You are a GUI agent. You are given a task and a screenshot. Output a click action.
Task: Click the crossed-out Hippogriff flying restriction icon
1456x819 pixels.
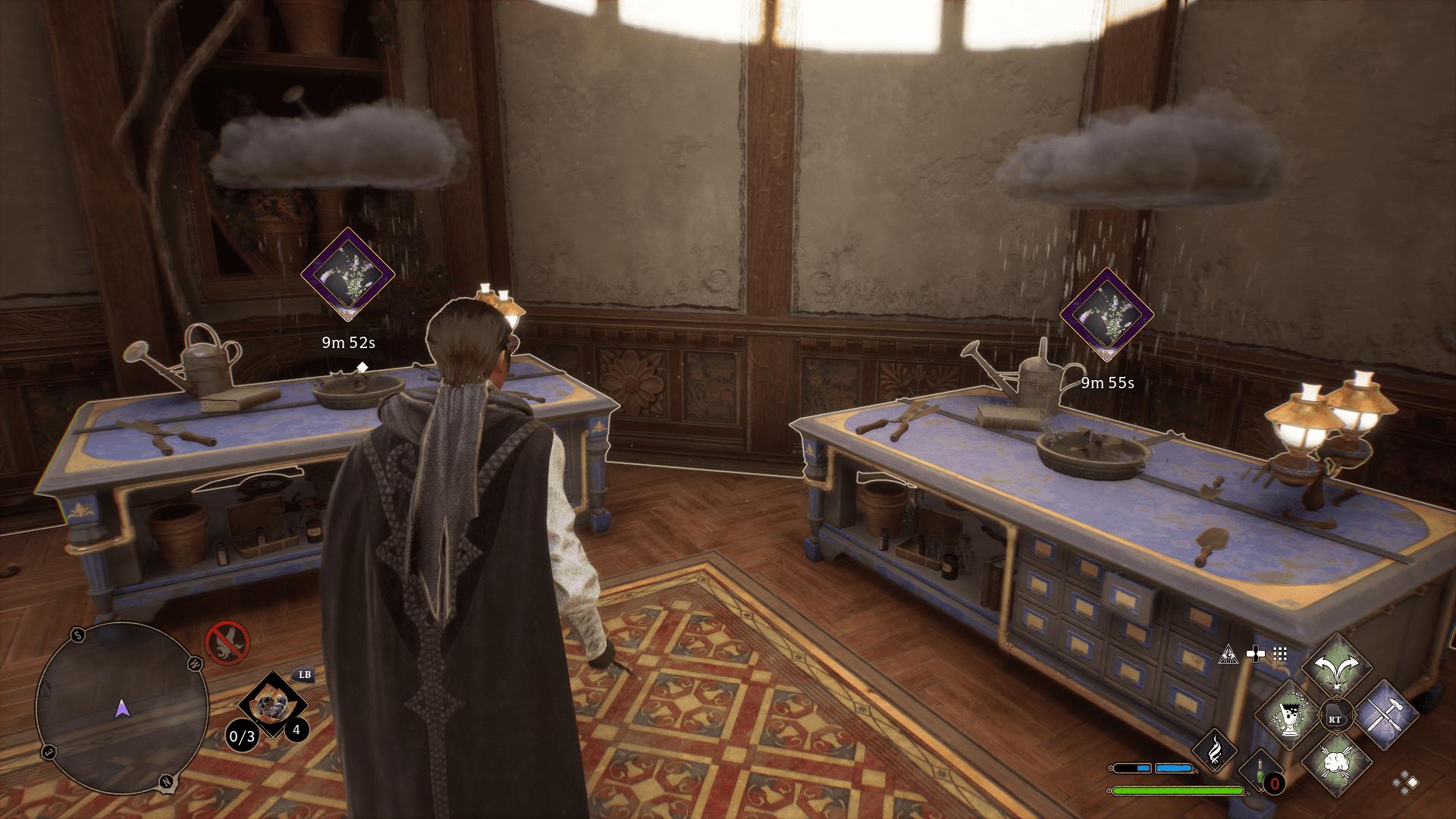click(227, 642)
